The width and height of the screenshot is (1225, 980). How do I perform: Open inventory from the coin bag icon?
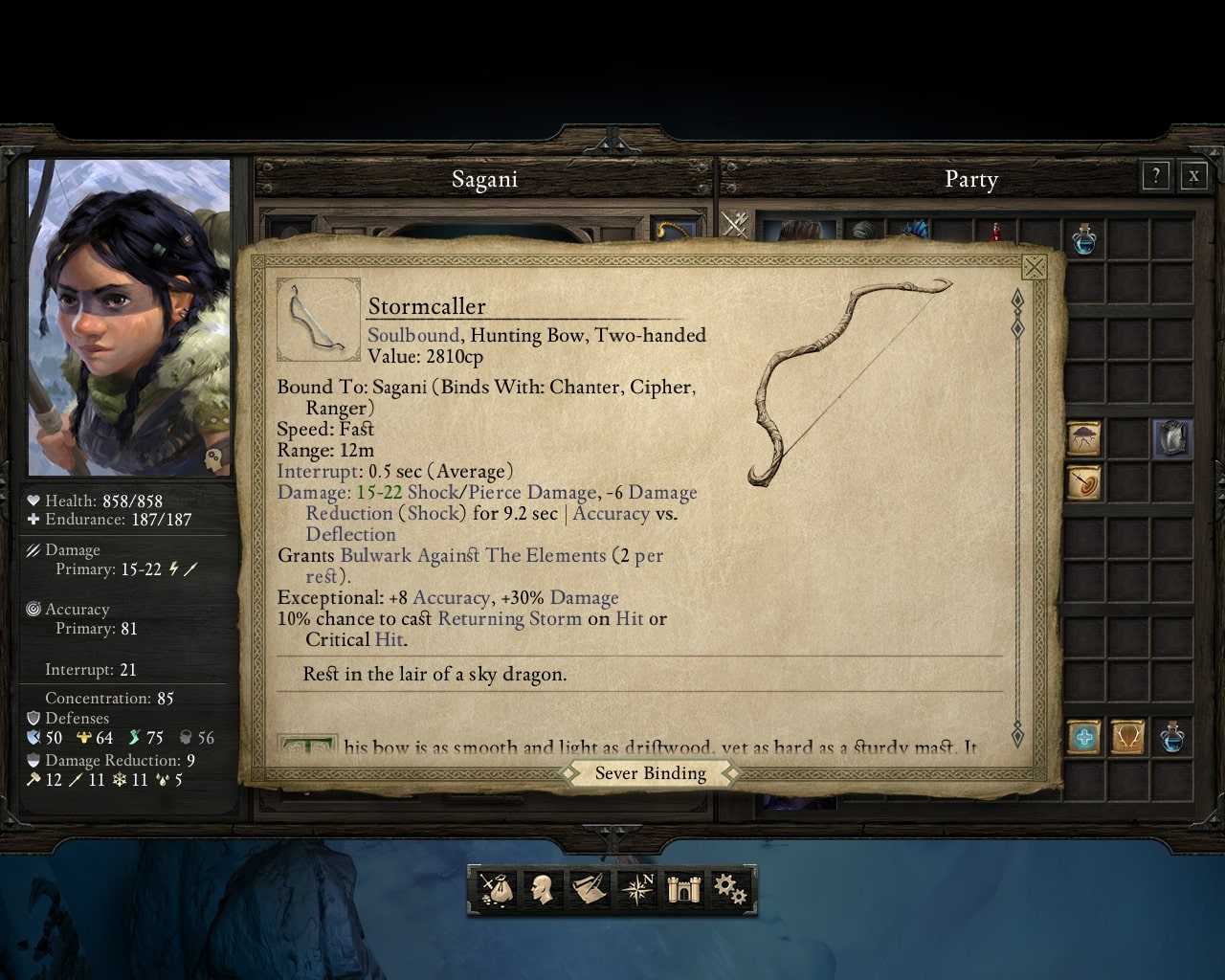497,889
